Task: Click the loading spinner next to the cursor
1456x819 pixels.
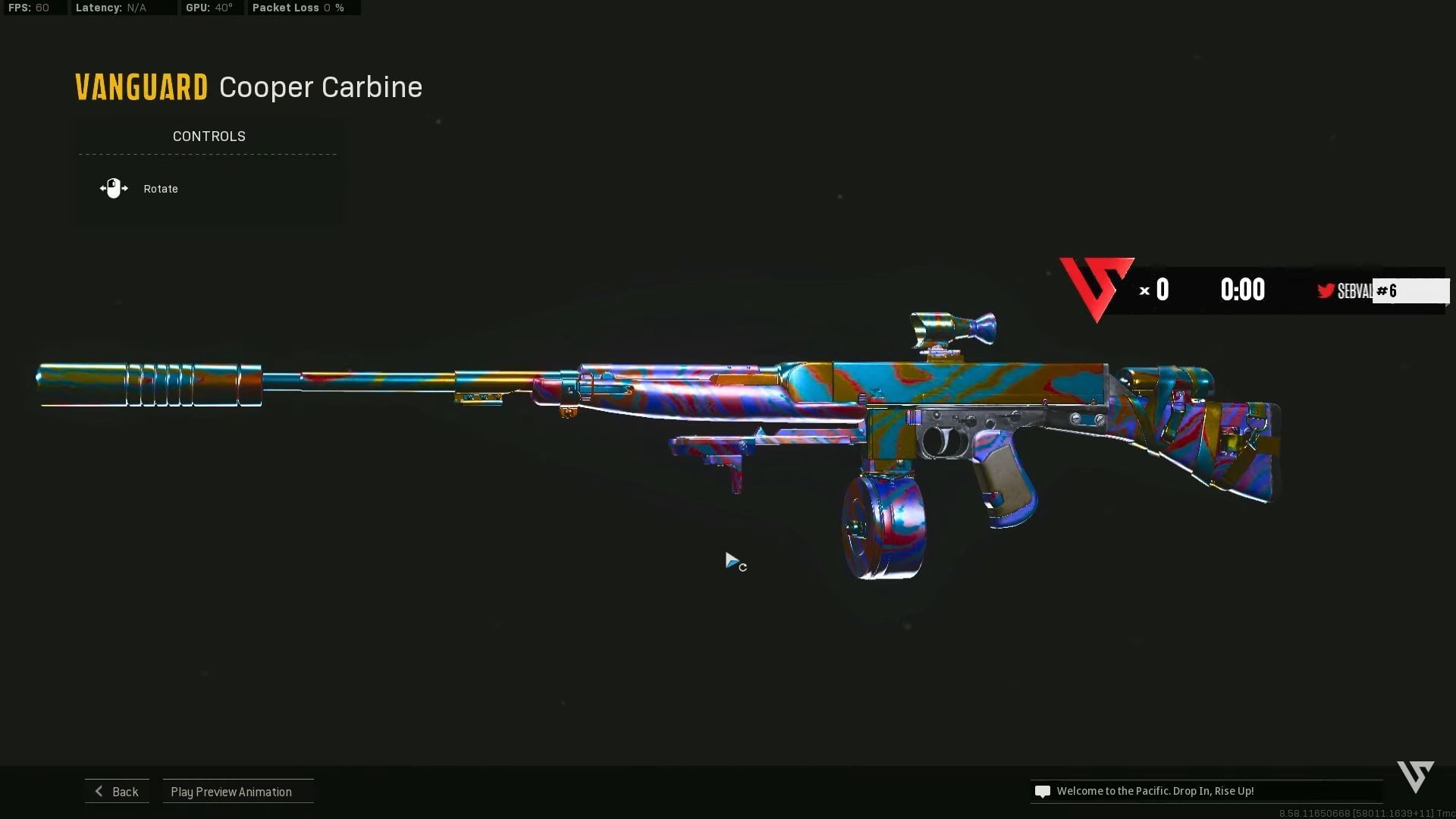Action: click(x=744, y=567)
